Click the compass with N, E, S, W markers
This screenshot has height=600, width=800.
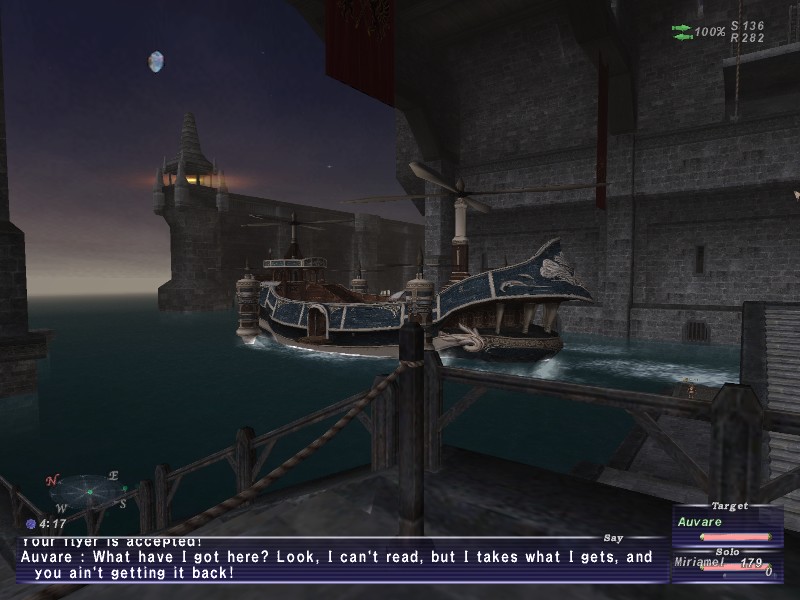[x=87, y=491]
